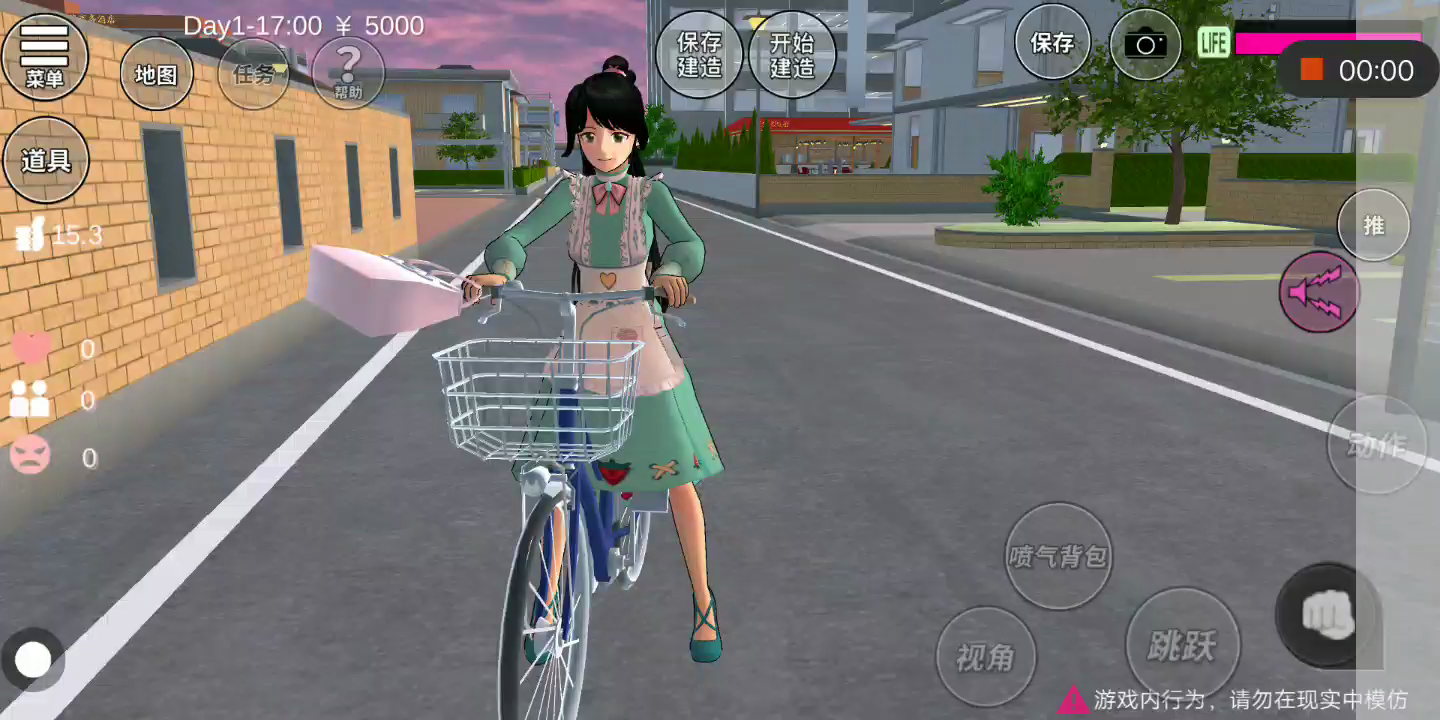This screenshot has width=1440, height=720.
Task: Show the 任务 missions list
Action: (x=253, y=74)
